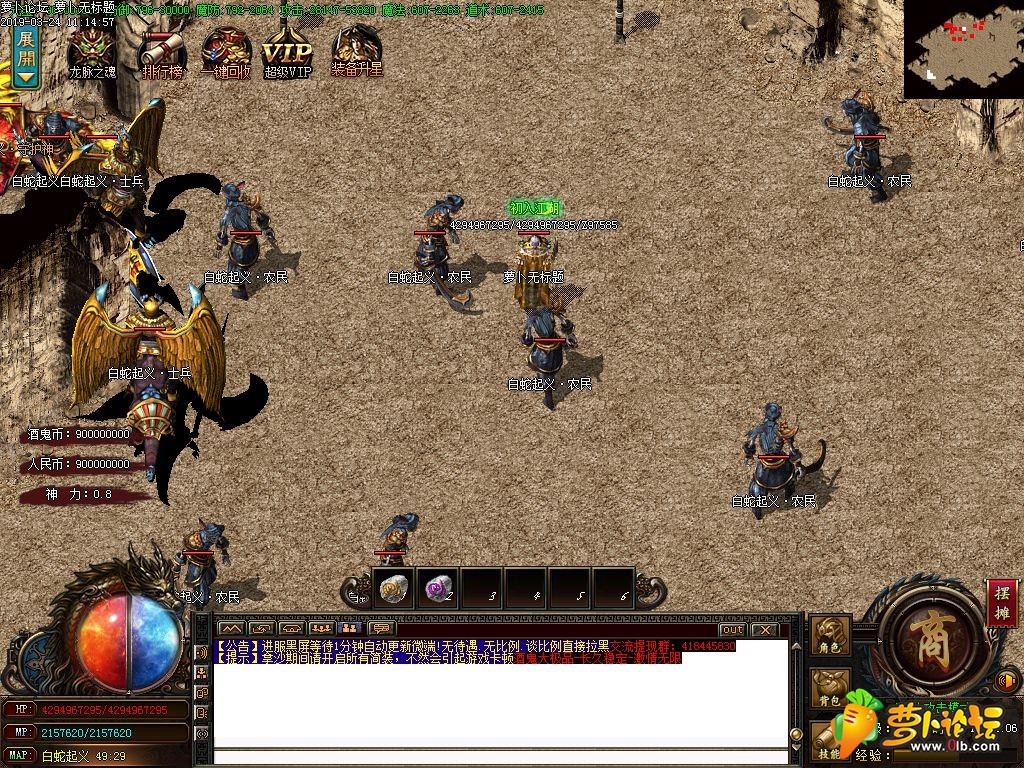Use the purple scroll in hotbar slot 2
This screenshot has width=1024, height=768.
(437, 589)
